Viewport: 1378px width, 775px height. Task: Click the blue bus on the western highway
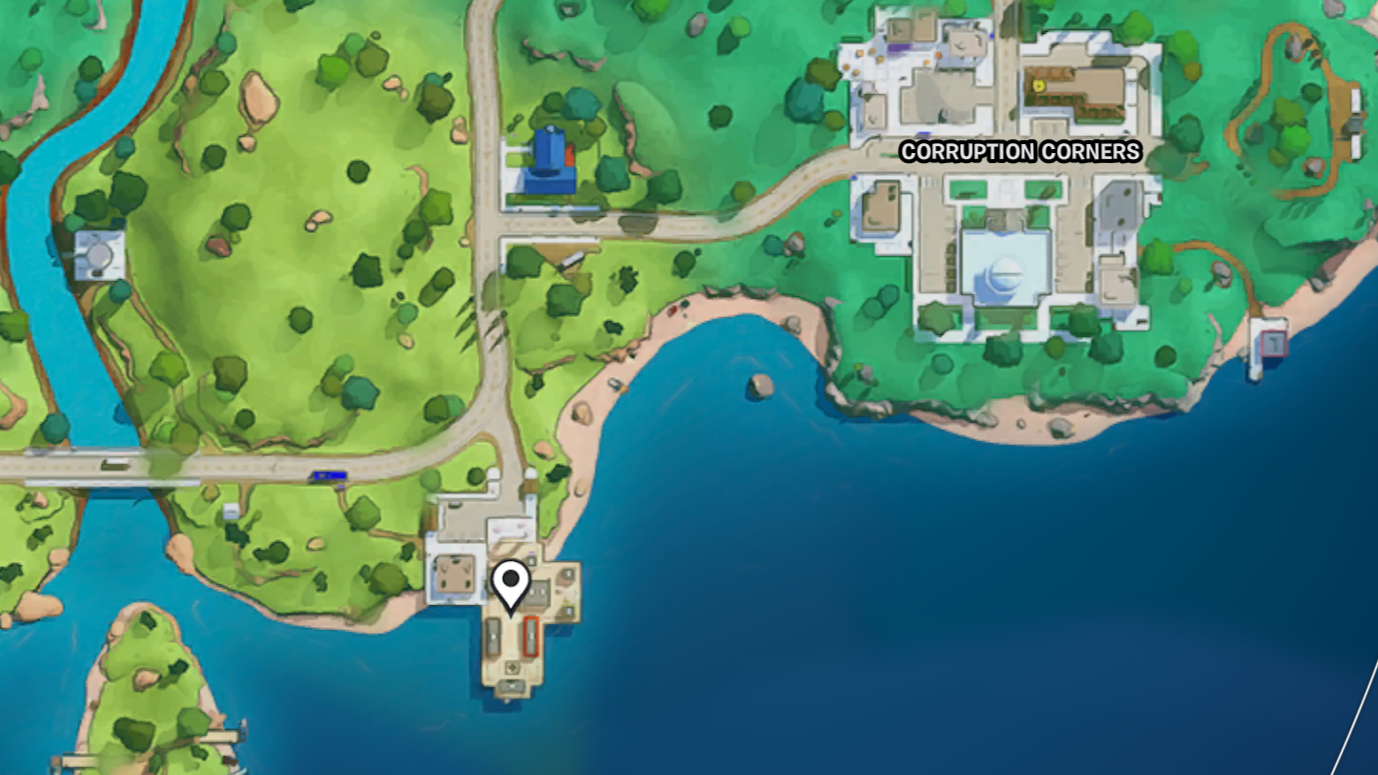point(330,475)
